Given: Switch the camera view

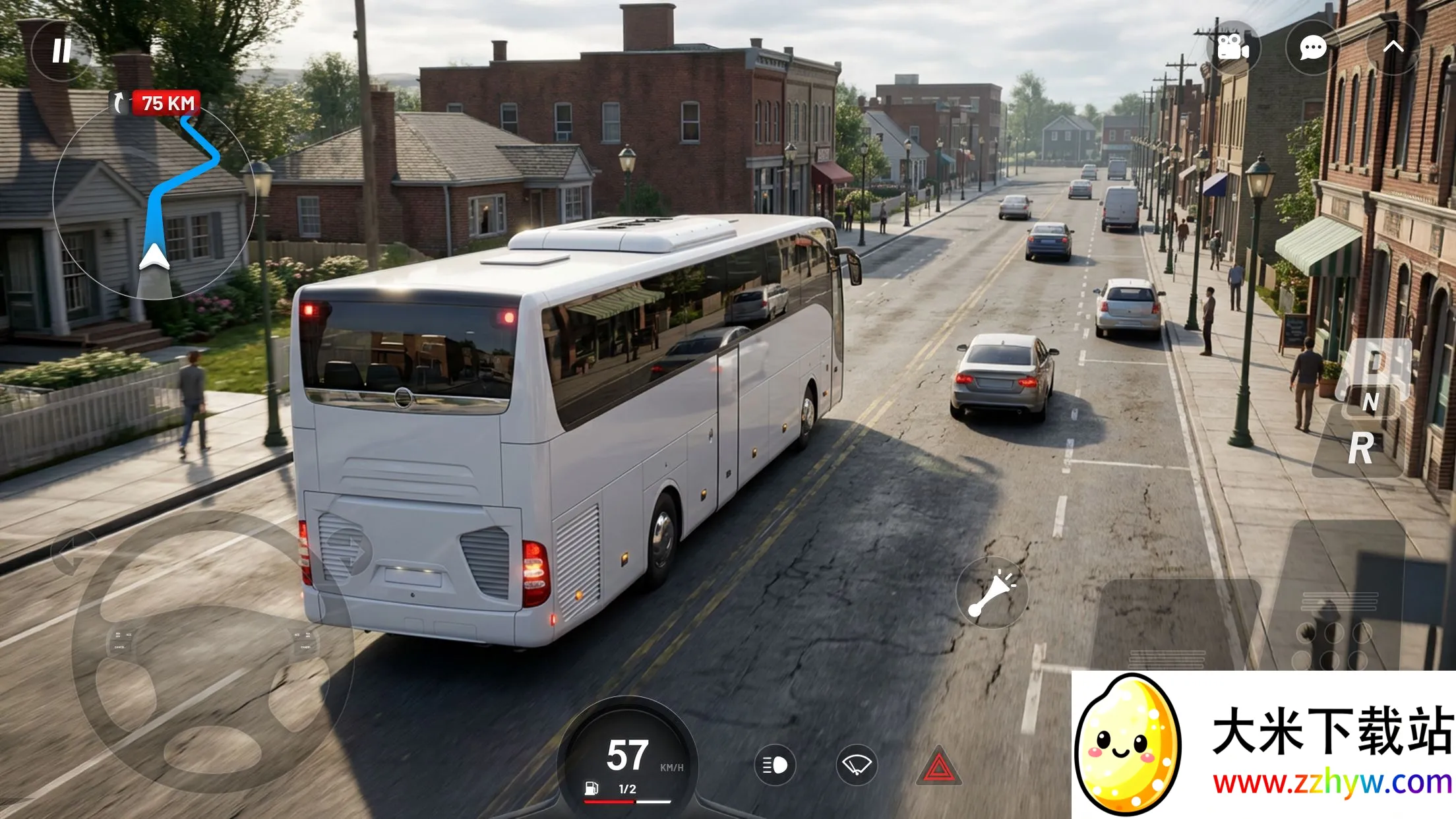Looking at the screenshot, I should click(1232, 47).
